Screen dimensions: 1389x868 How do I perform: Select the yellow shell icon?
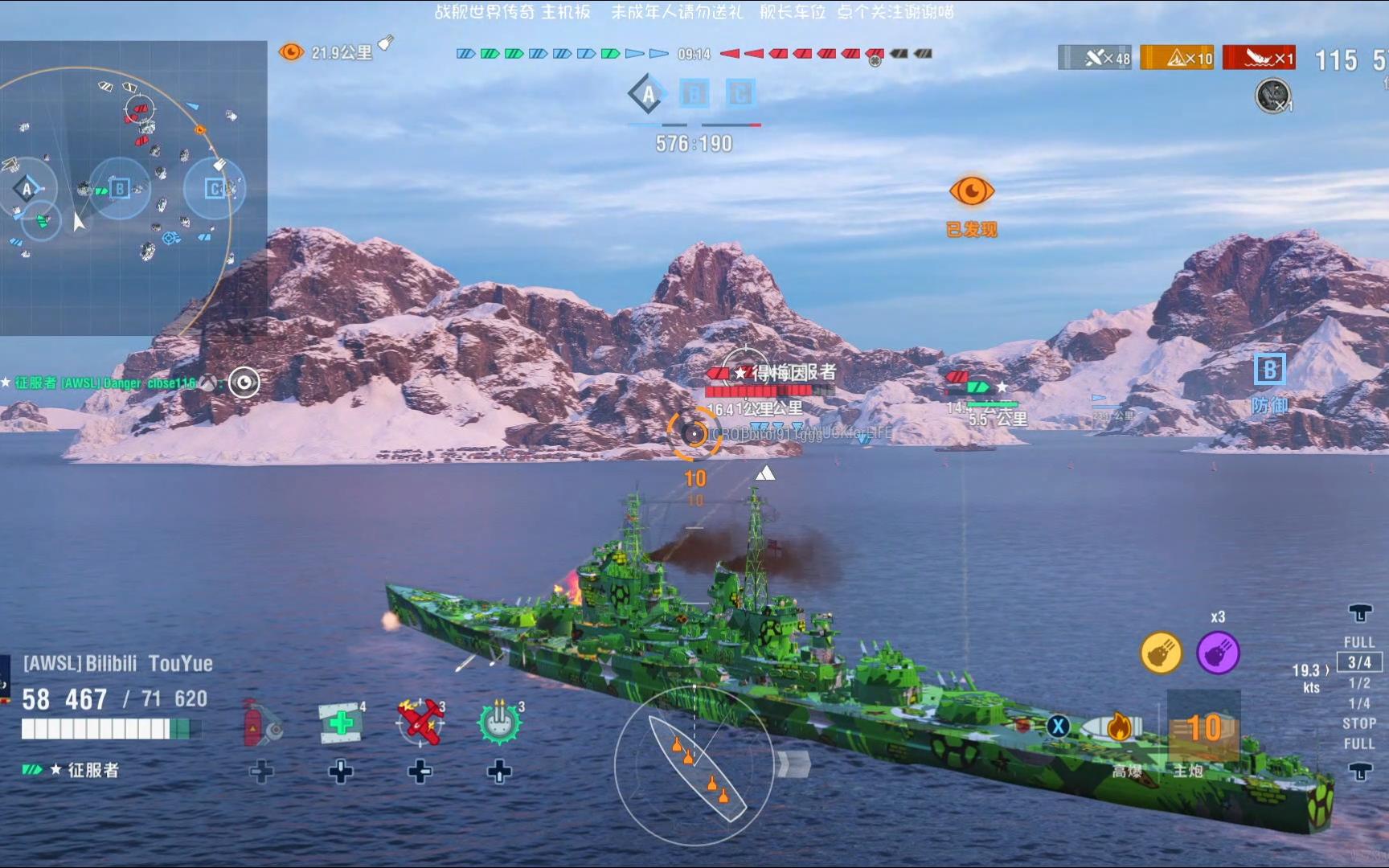pyautogui.click(x=1162, y=653)
